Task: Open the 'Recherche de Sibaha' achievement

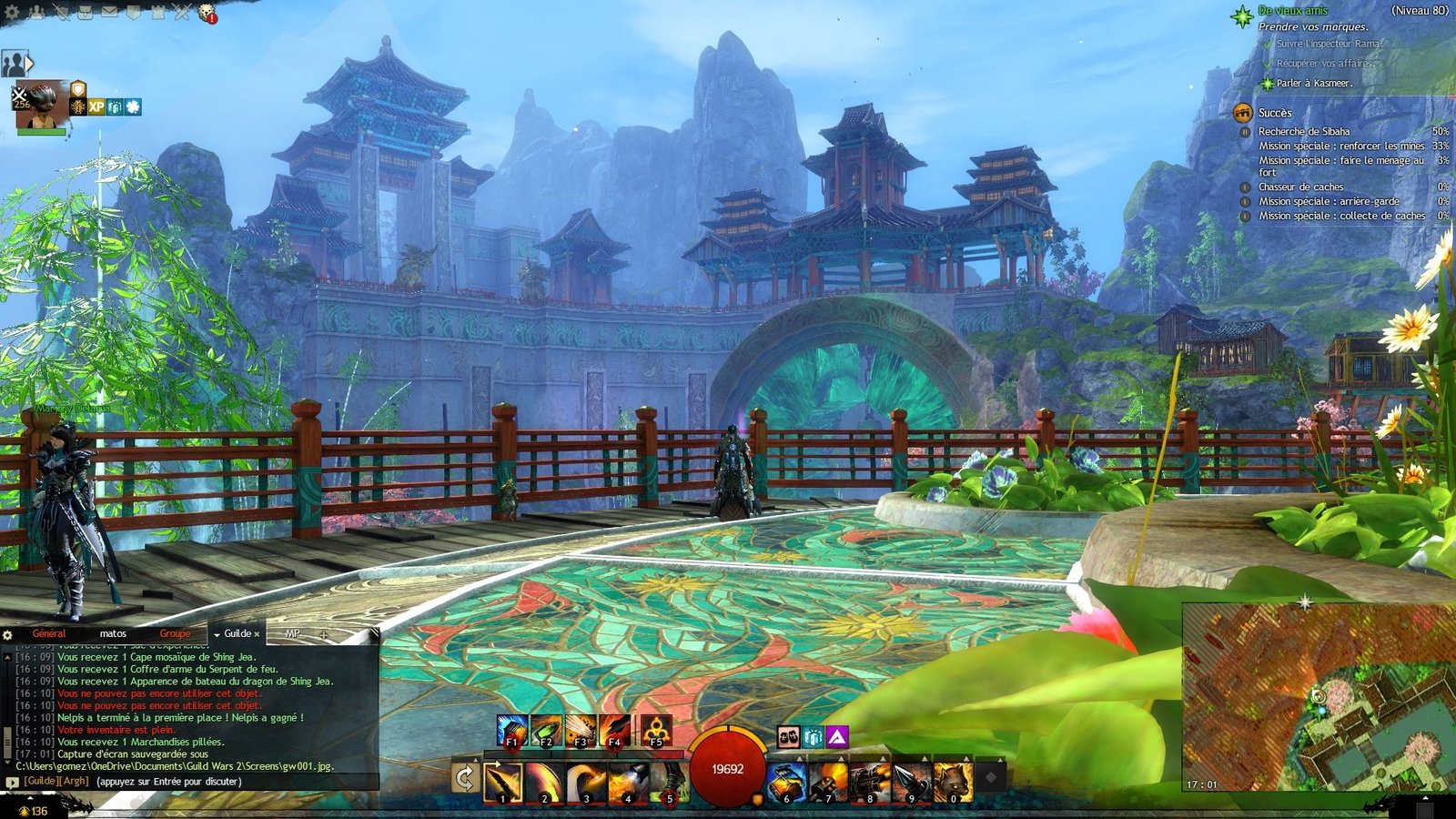Action: pos(1303,132)
